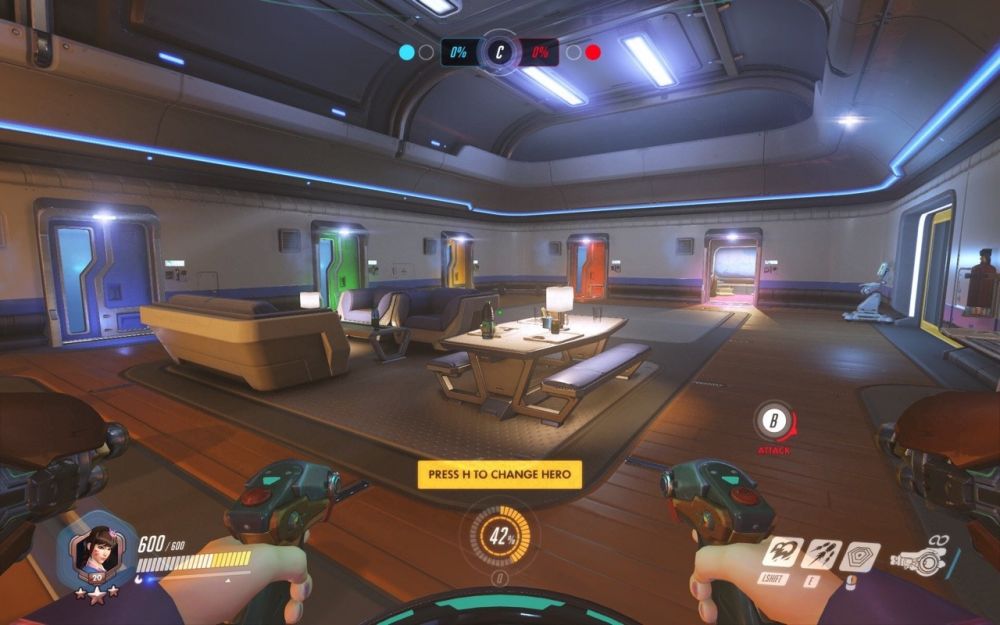This screenshot has width=1000, height=625.
Task: Click the filled red team round indicator
Action: (x=593, y=52)
